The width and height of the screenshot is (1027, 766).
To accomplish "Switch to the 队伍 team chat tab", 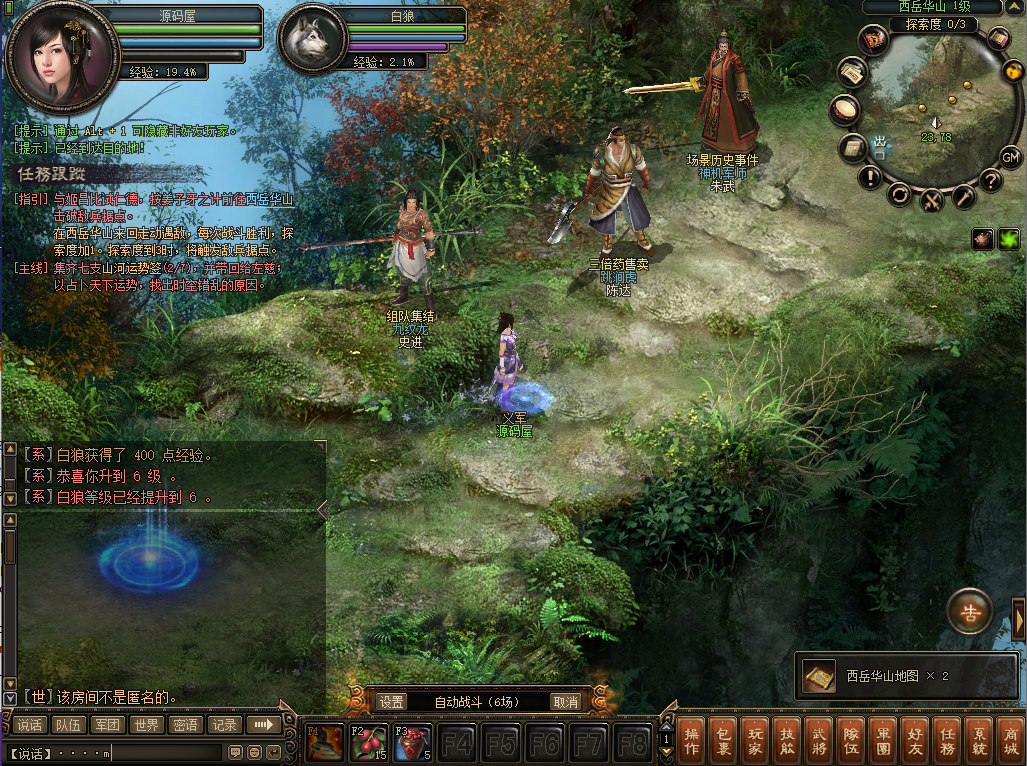I will (68, 725).
